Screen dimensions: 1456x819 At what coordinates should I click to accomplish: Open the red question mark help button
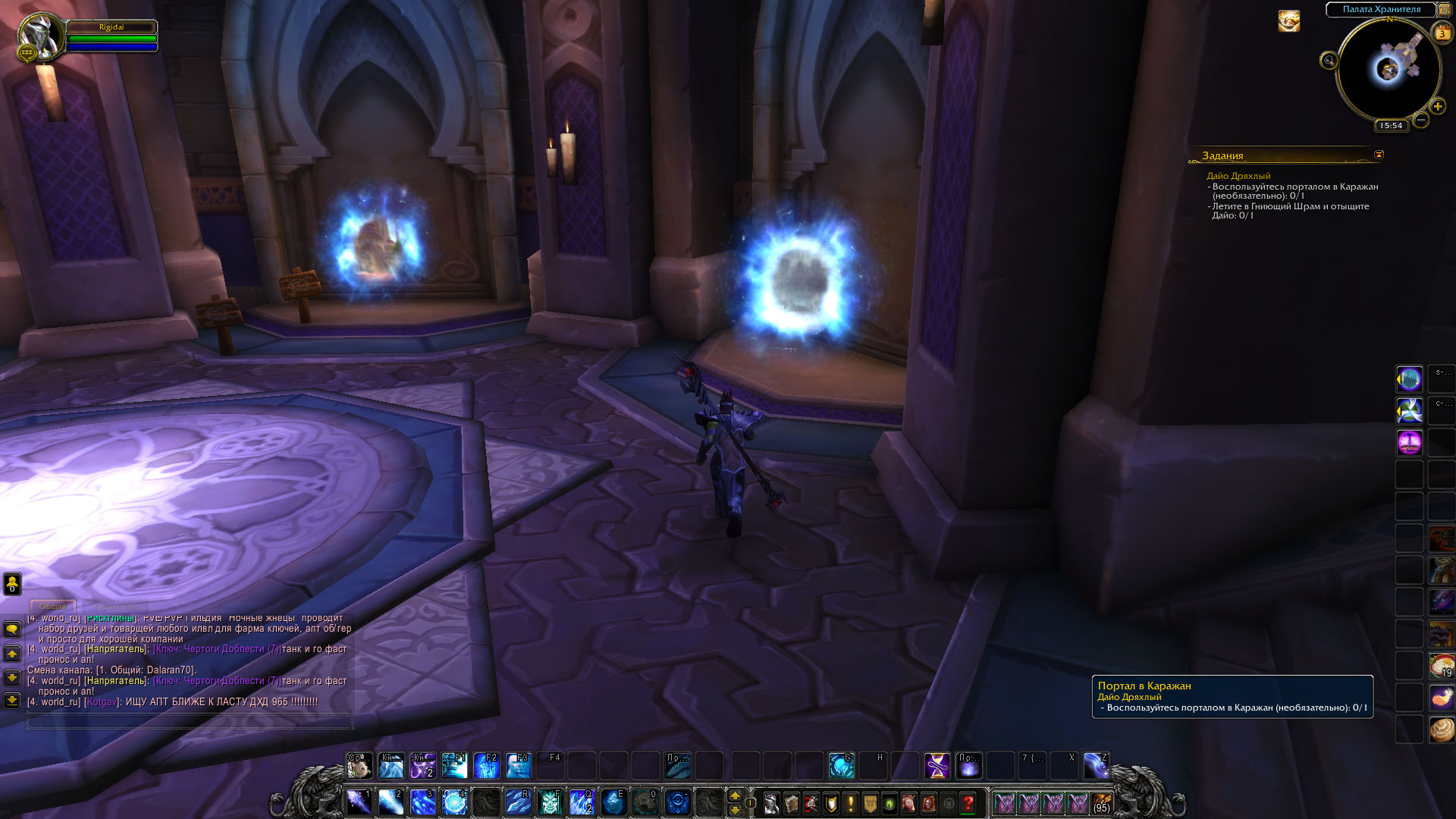968,803
